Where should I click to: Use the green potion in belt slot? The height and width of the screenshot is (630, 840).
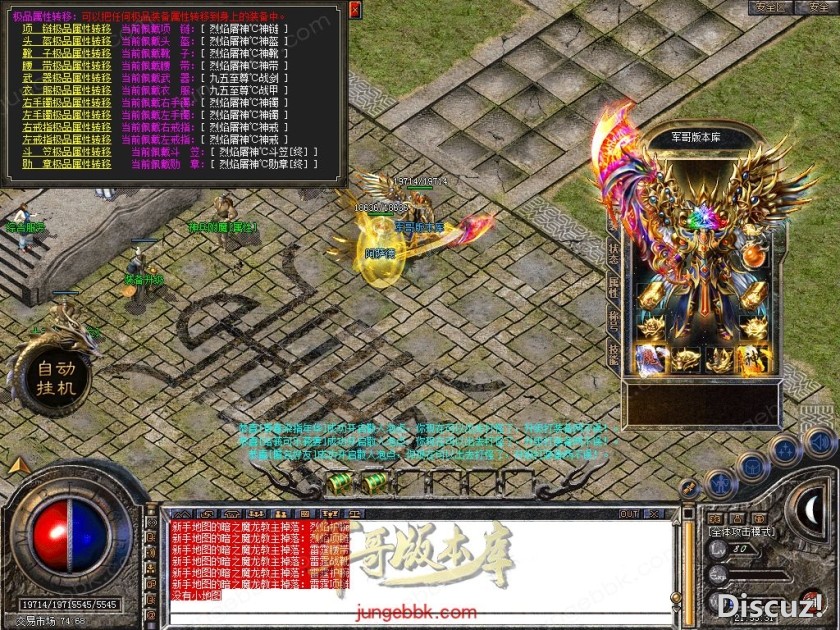point(343,483)
